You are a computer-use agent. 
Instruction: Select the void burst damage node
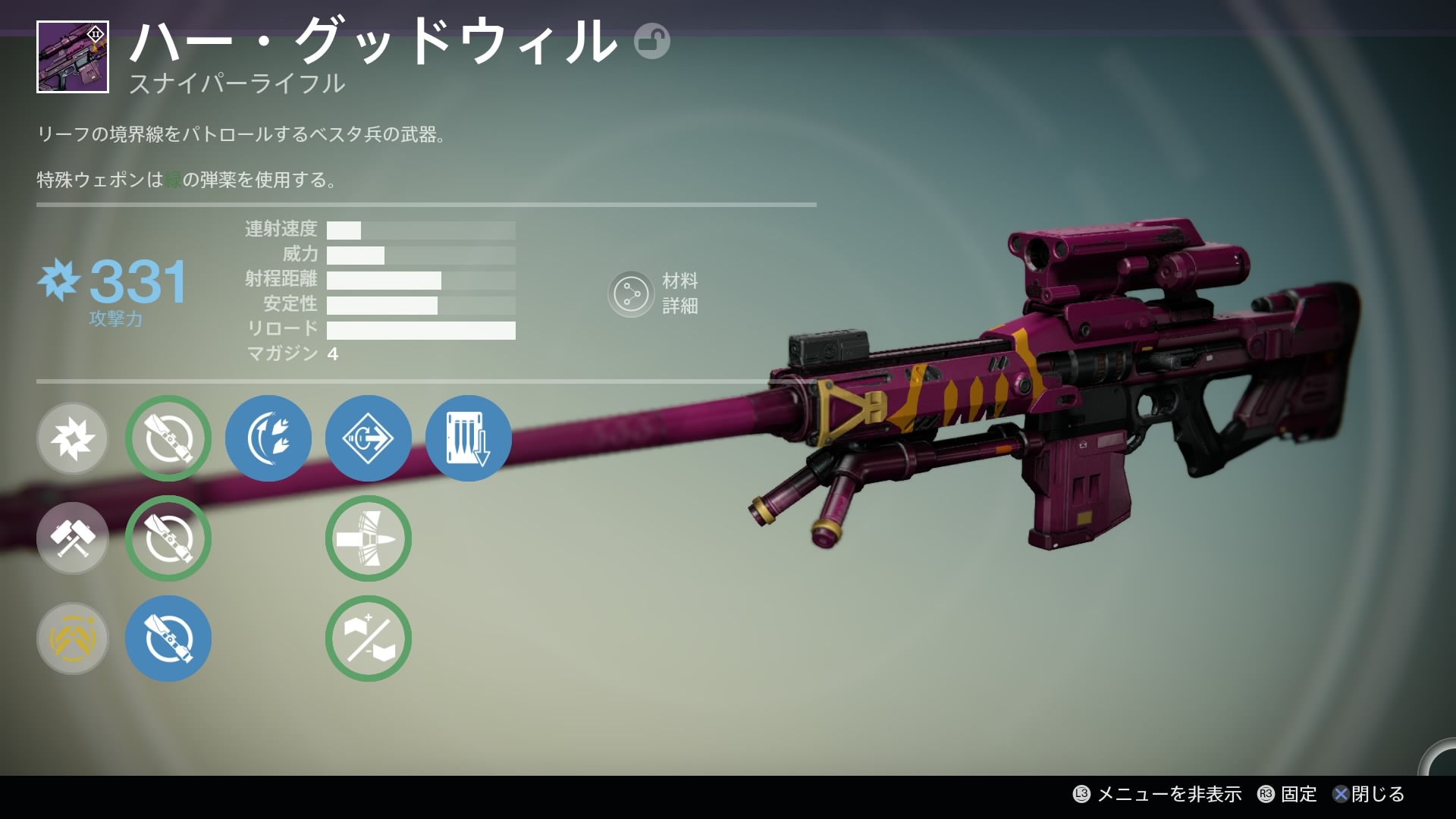coord(73,438)
